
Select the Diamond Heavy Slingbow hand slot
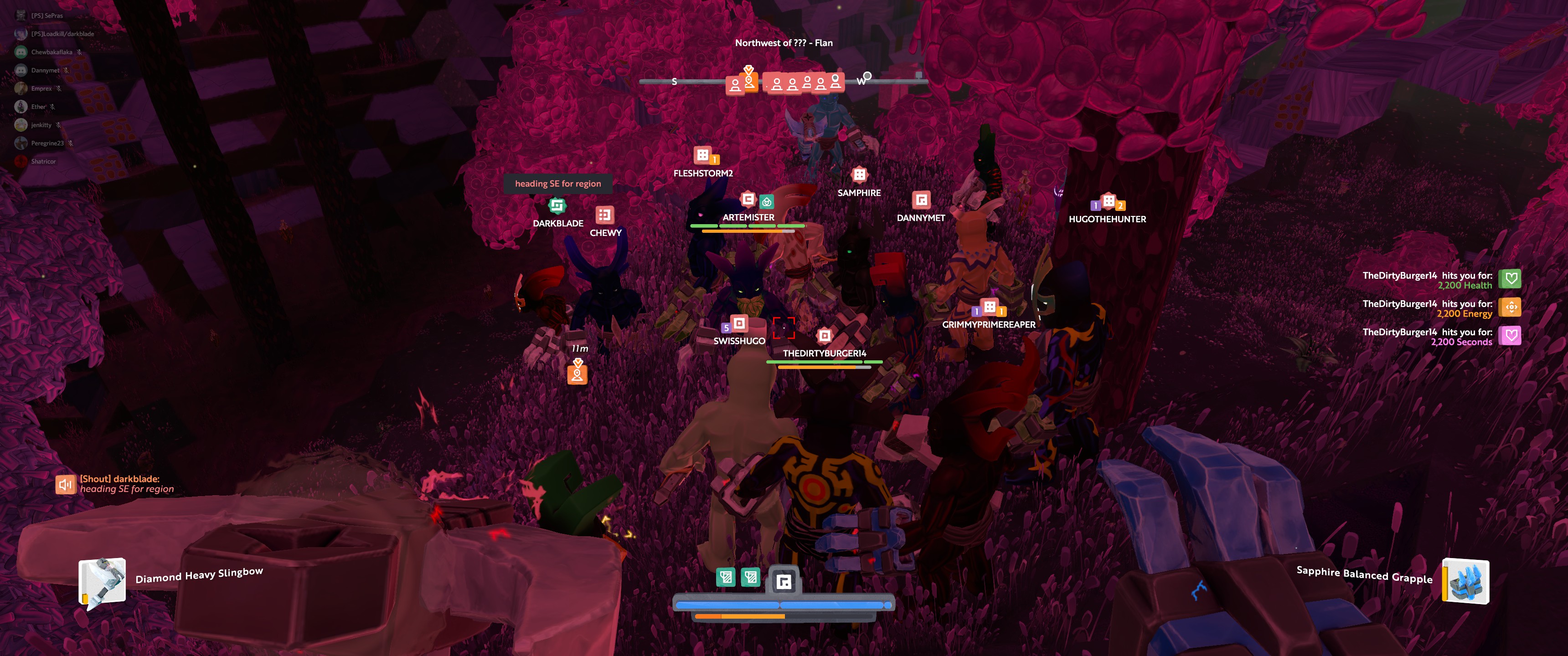tap(102, 582)
